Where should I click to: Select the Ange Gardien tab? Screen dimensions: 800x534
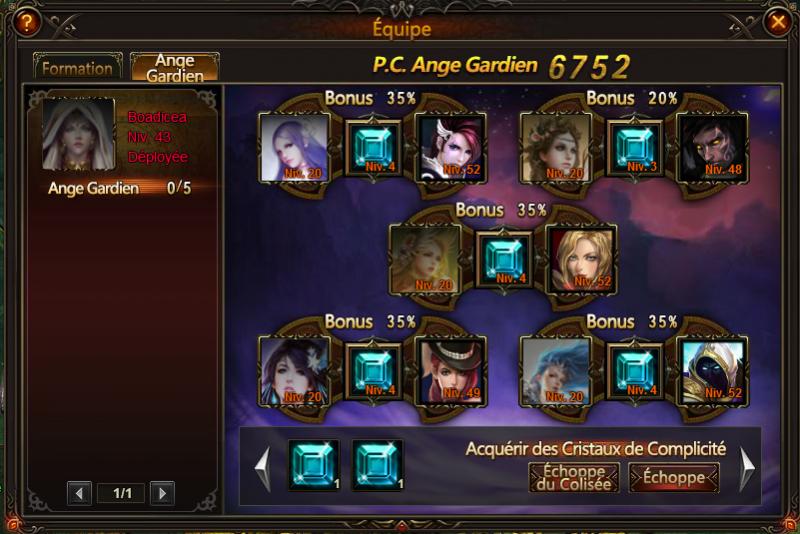(175, 68)
